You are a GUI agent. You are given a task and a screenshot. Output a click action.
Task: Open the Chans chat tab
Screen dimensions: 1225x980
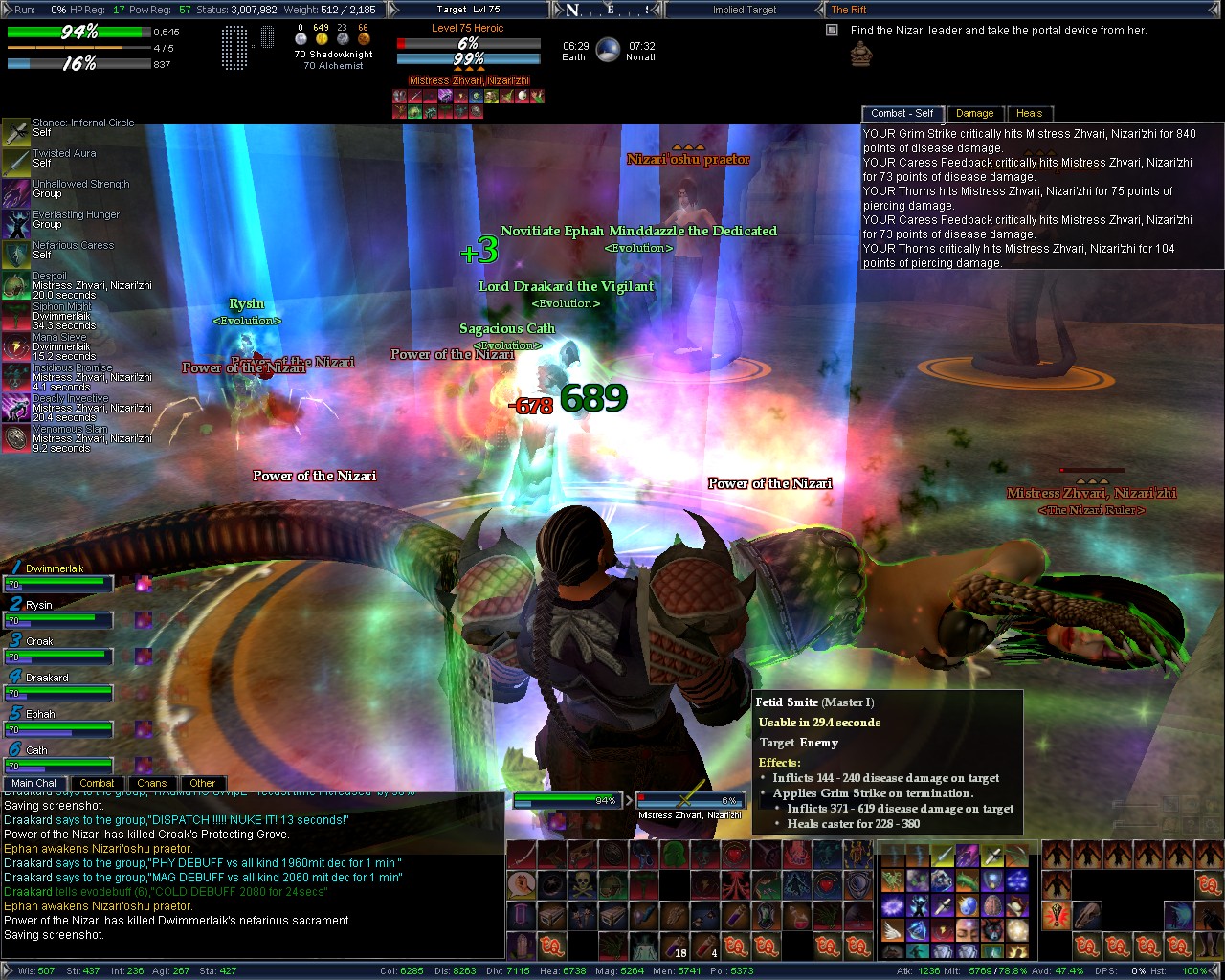(x=151, y=783)
